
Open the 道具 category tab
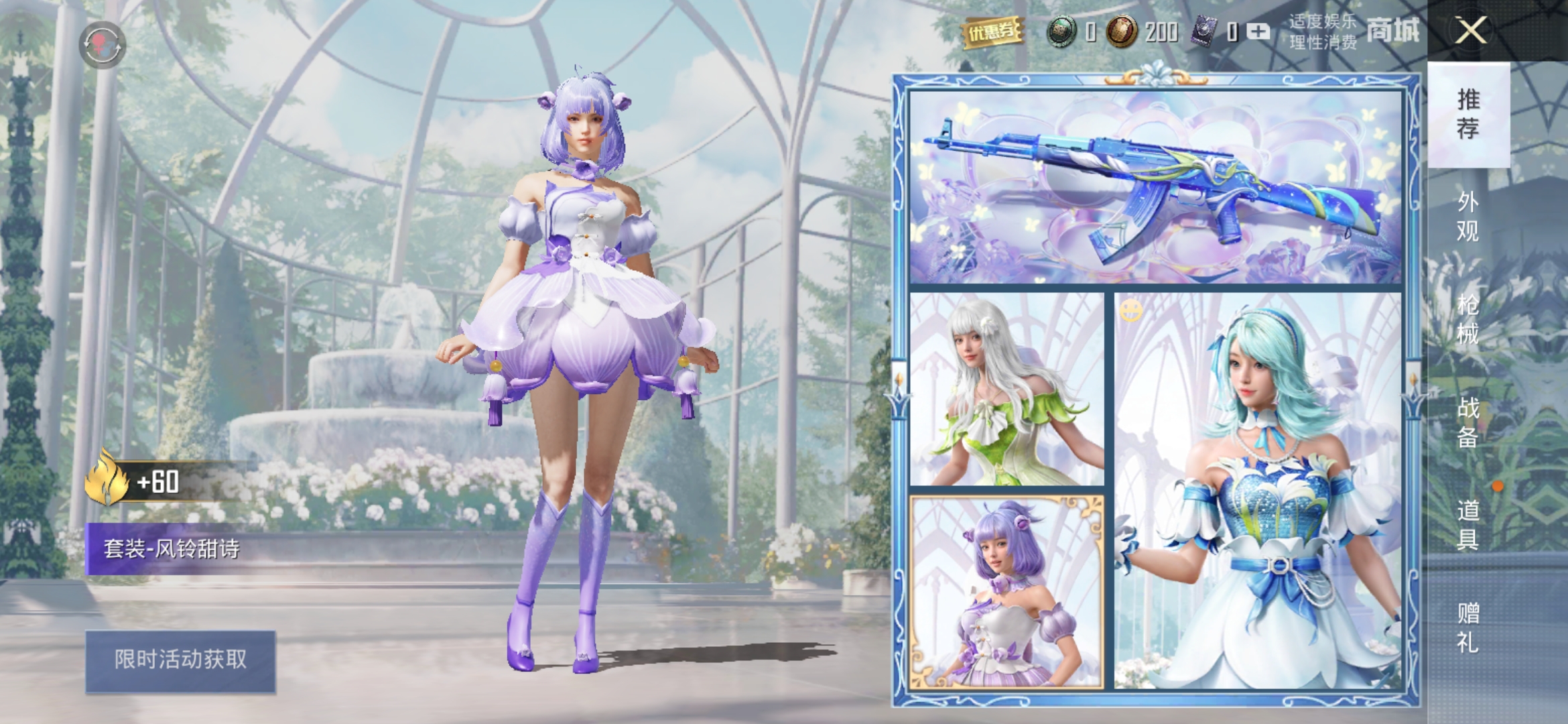1467,524
